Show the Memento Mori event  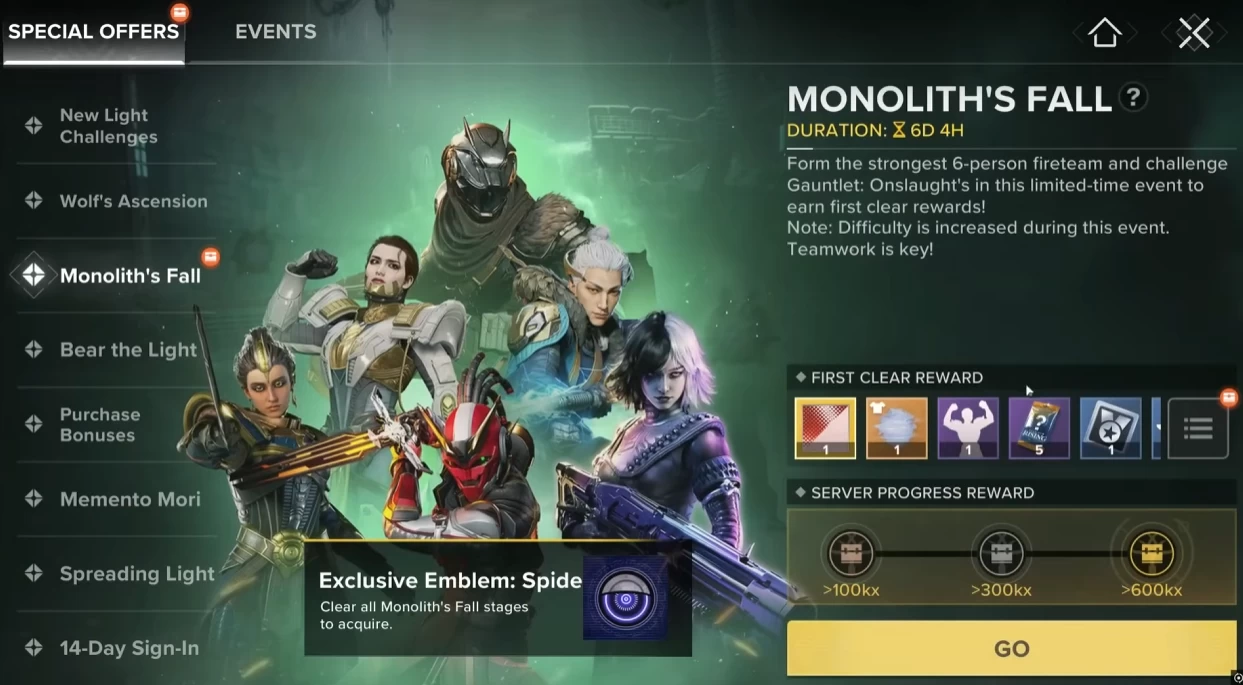pos(130,499)
